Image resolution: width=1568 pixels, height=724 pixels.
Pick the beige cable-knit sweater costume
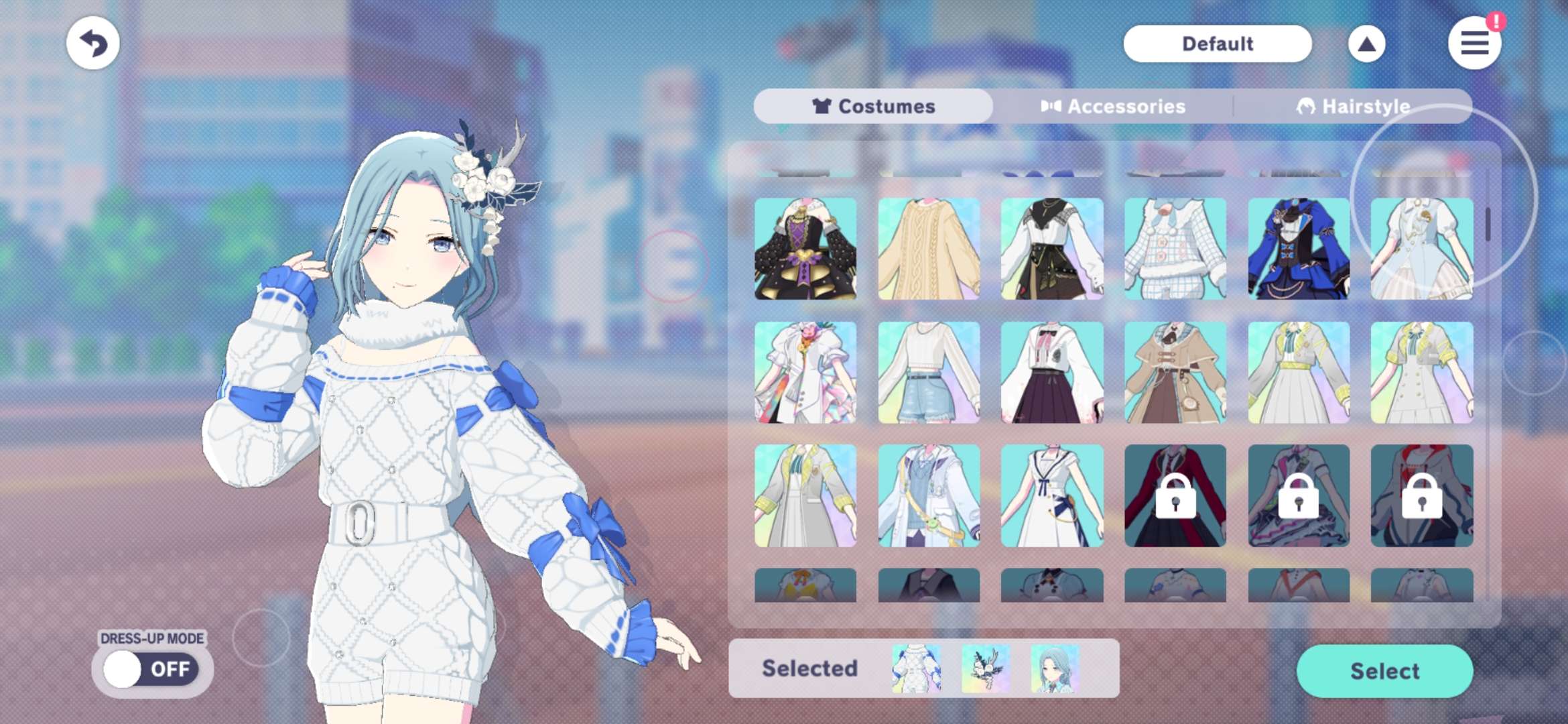point(929,249)
